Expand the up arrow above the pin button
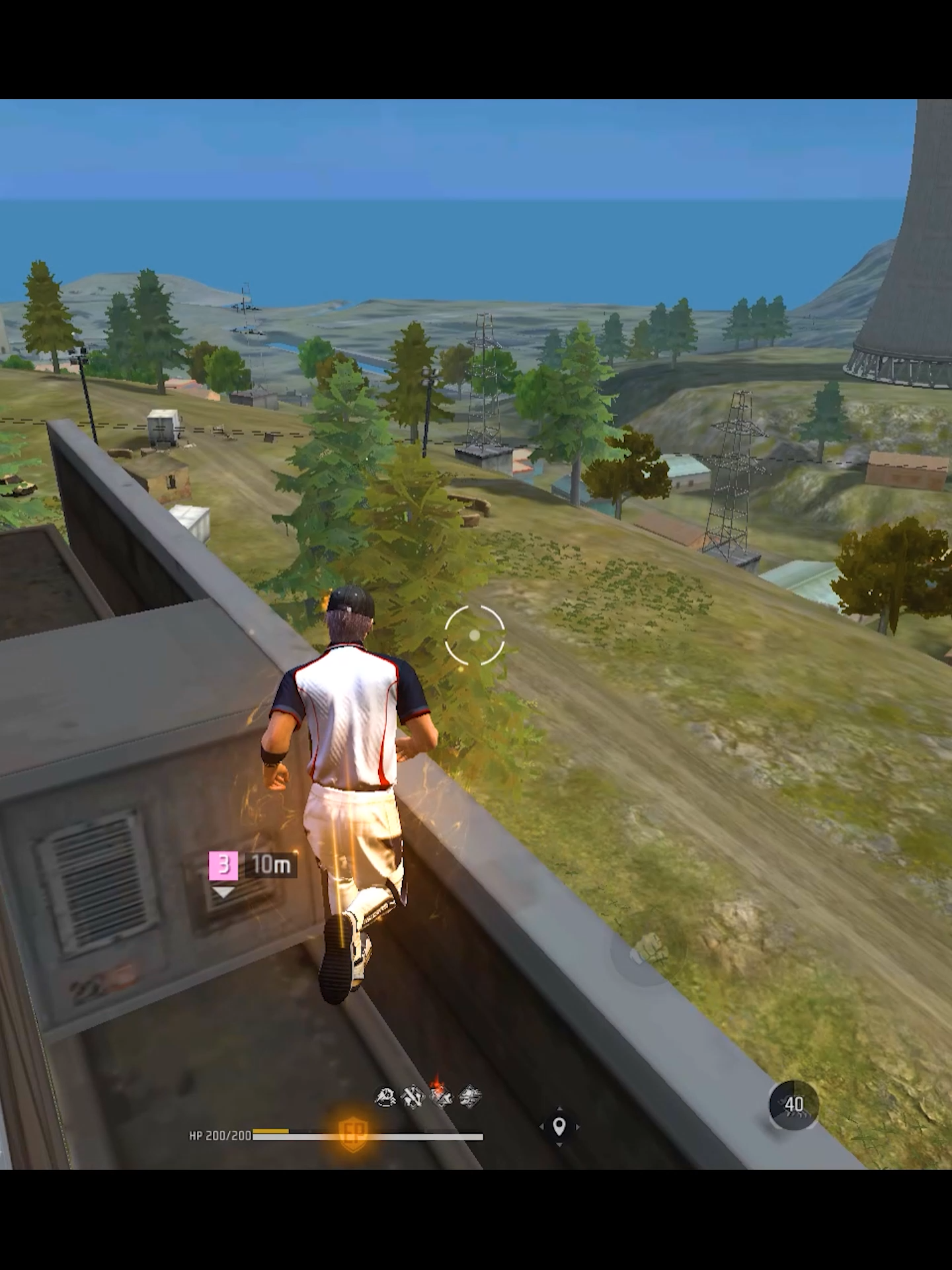Viewport: 952px width, 1270px height. click(x=559, y=1109)
